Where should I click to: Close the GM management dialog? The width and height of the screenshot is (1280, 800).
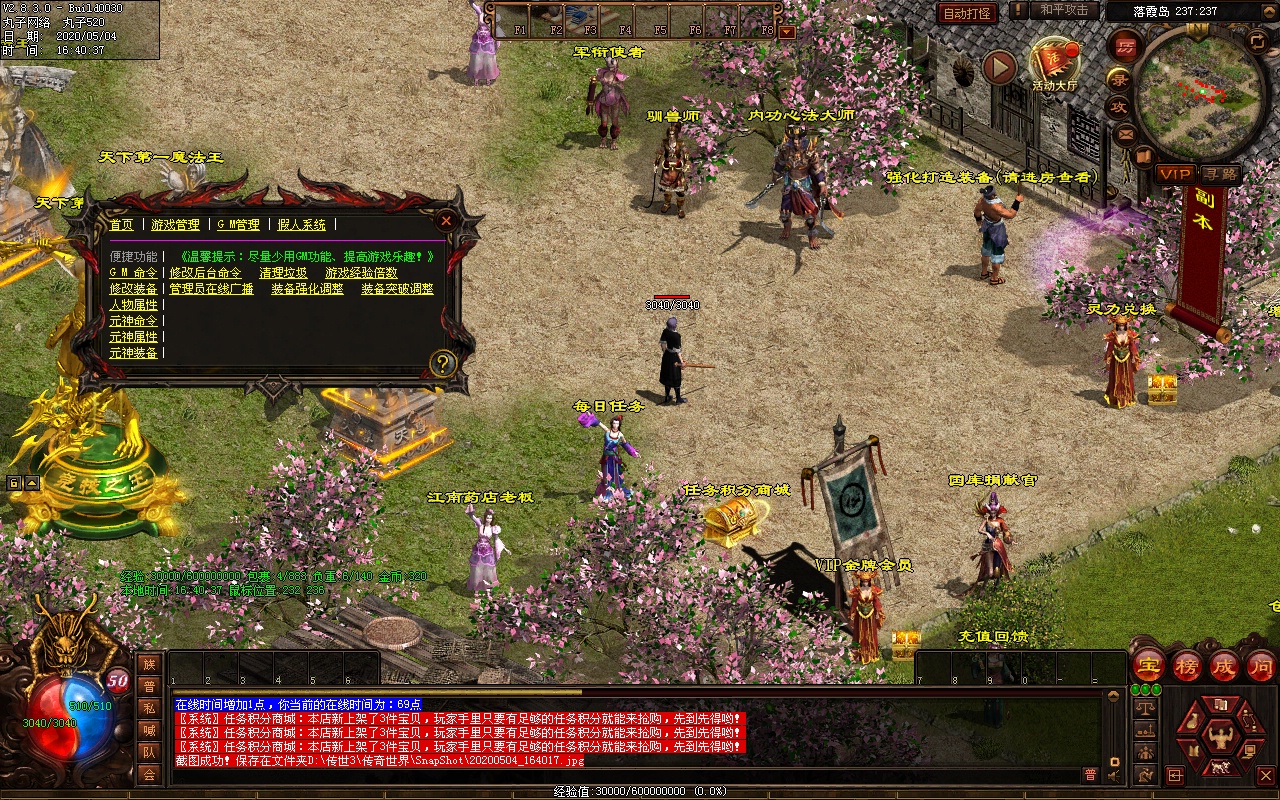[446, 220]
